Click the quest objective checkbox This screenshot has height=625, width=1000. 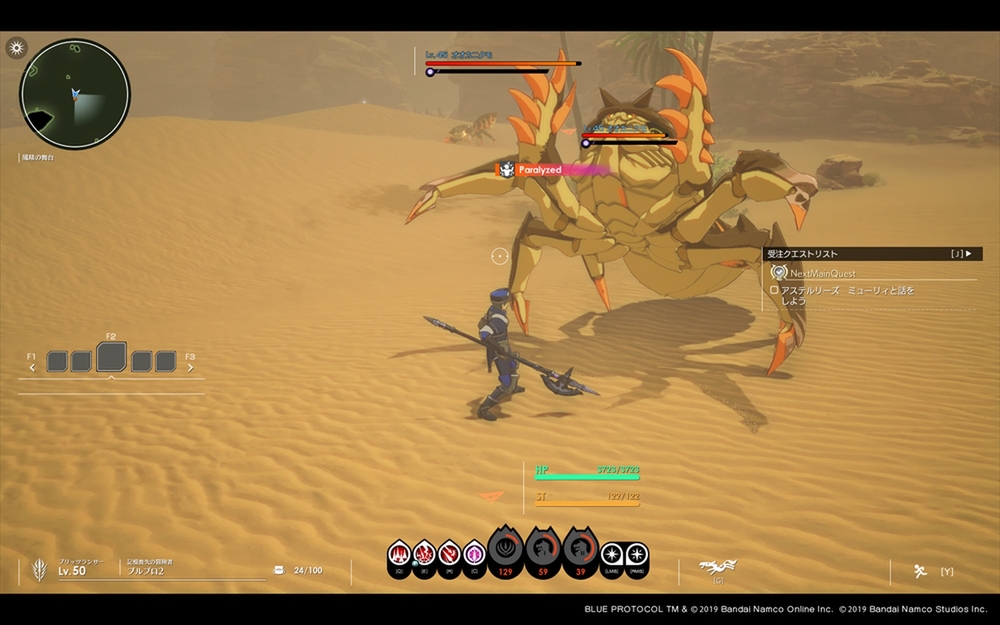coord(773,290)
